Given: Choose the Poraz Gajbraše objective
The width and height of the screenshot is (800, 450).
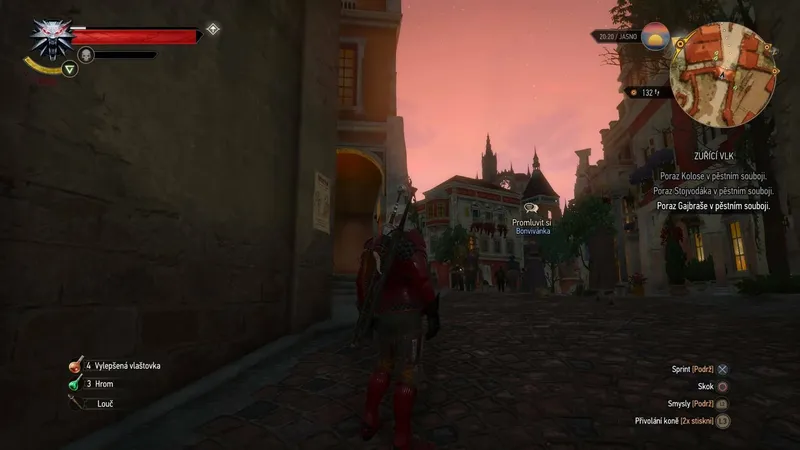Looking at the screenshot, I should [713, 205].
